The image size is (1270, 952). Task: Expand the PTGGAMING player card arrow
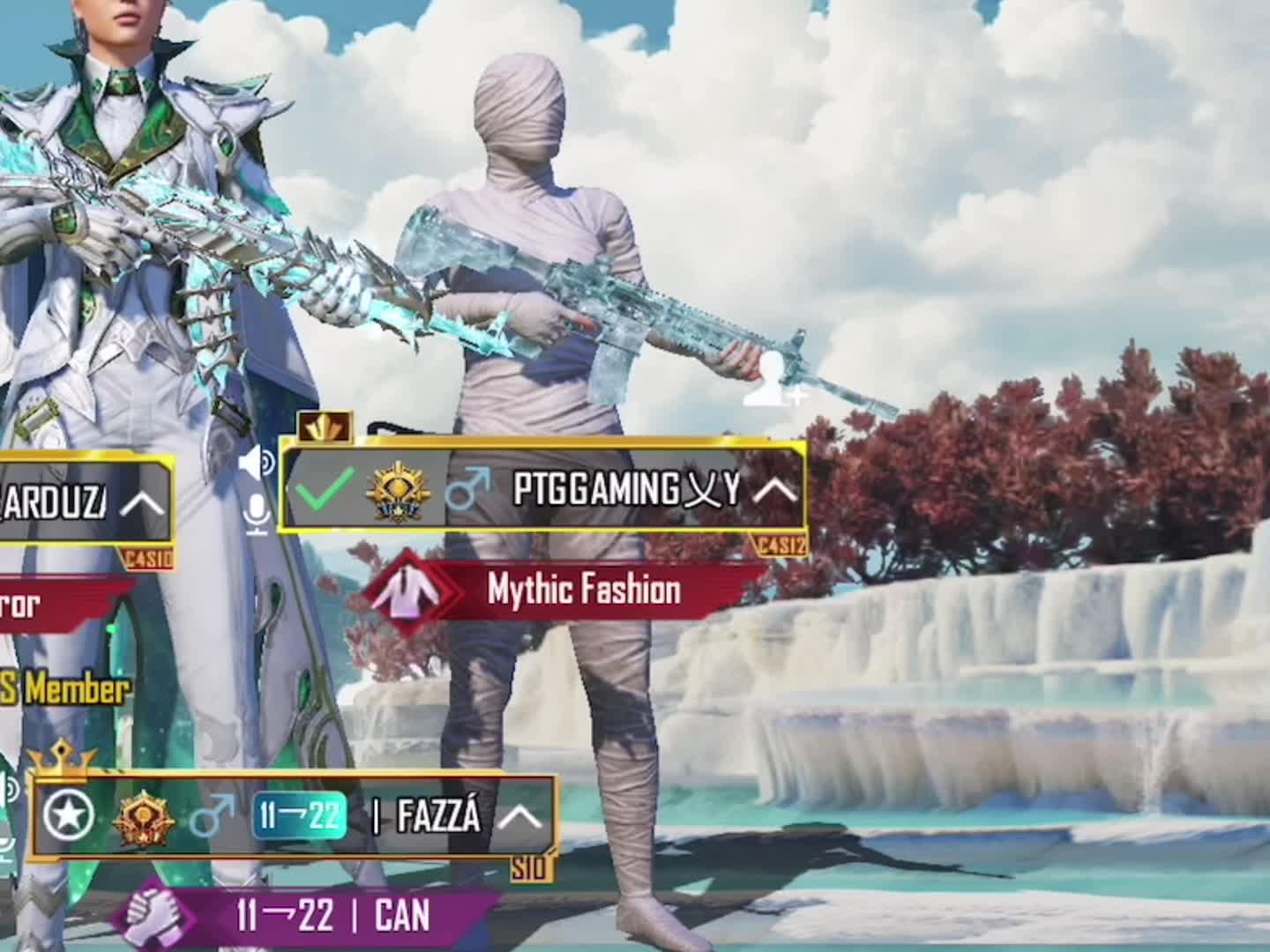click(775, 490)
